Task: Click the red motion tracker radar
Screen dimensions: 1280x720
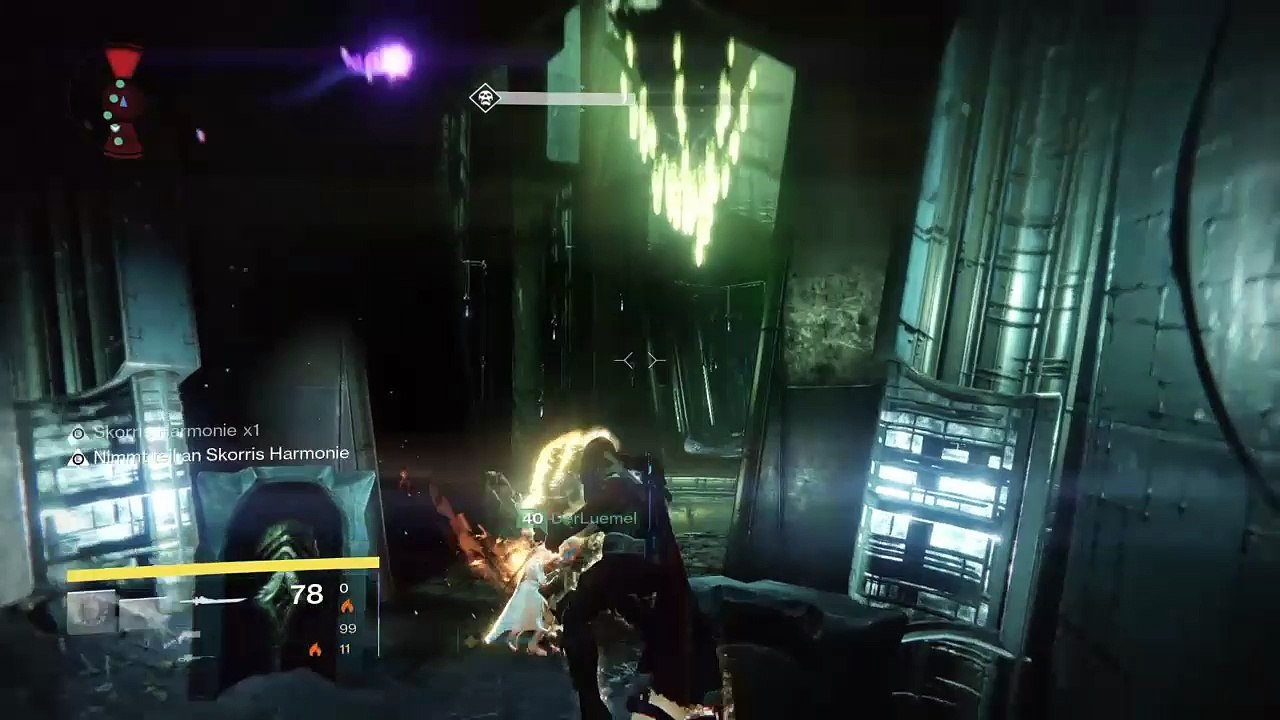Action: pyautogui.click(x=123, y=103)
